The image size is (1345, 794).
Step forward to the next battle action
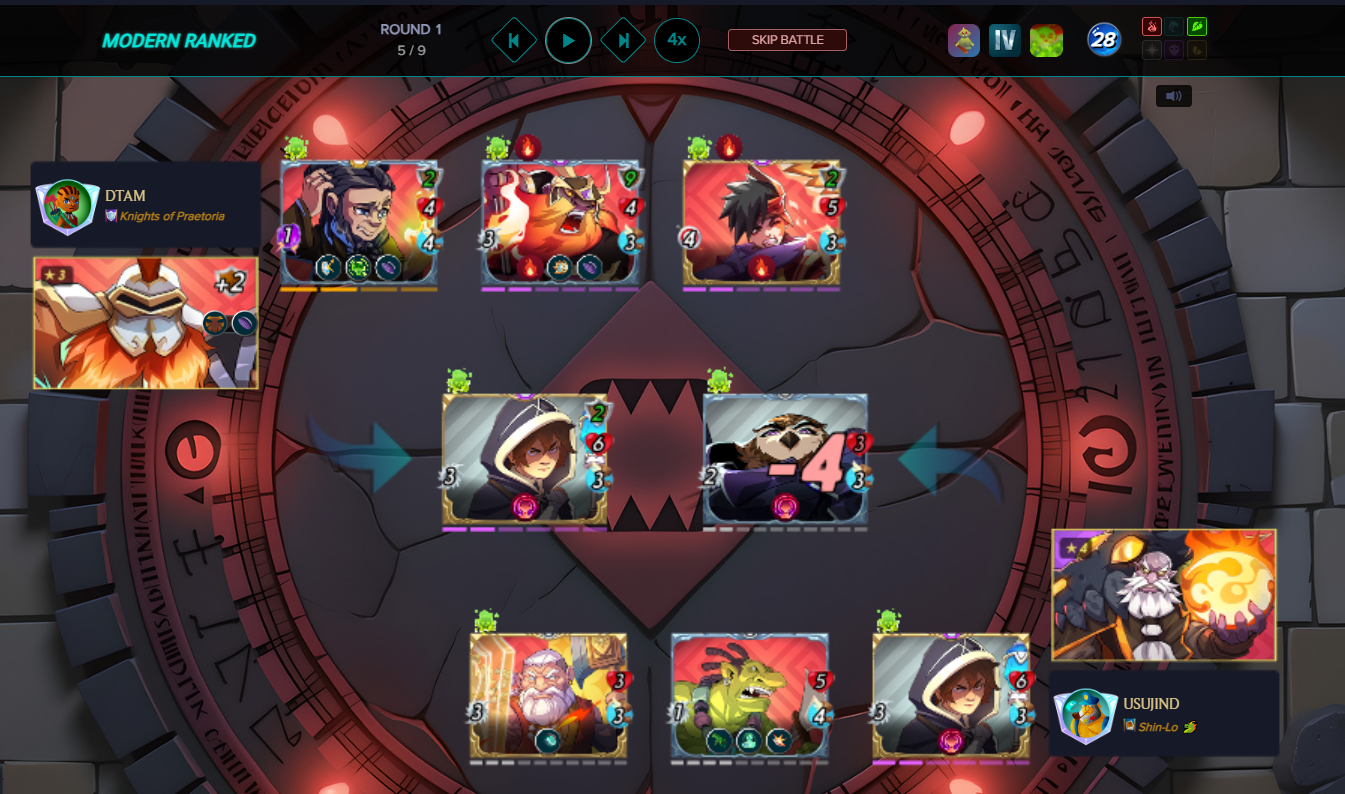(x=623, y=41)
